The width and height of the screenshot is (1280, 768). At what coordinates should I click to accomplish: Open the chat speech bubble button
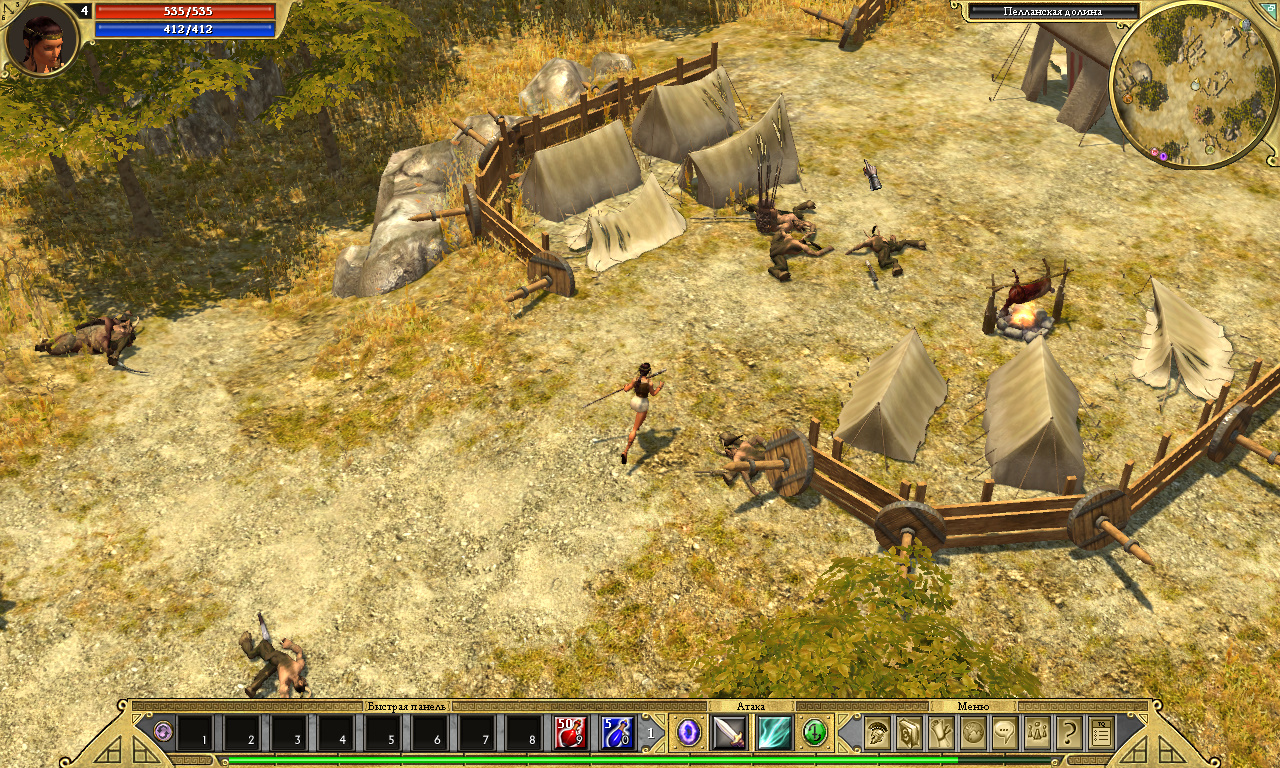click(1005, 733)
